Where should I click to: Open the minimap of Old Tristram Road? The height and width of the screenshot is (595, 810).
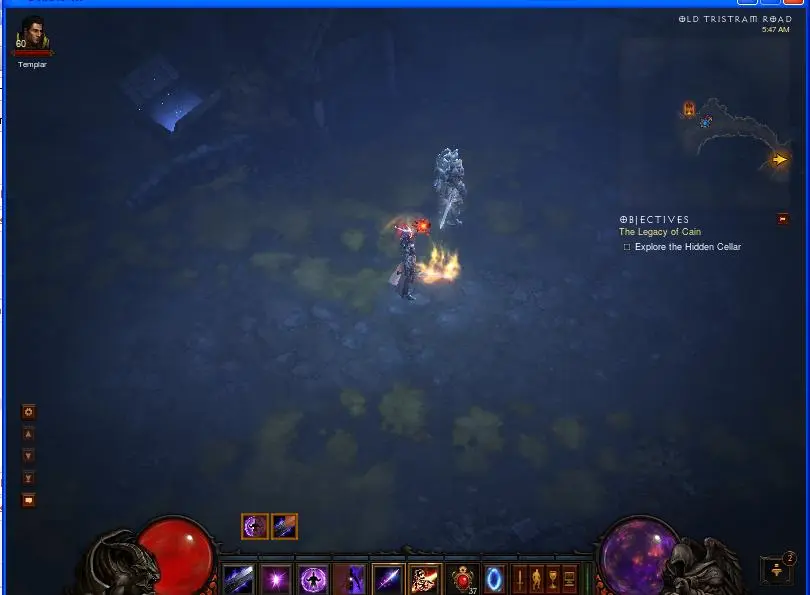click(733, 130)
